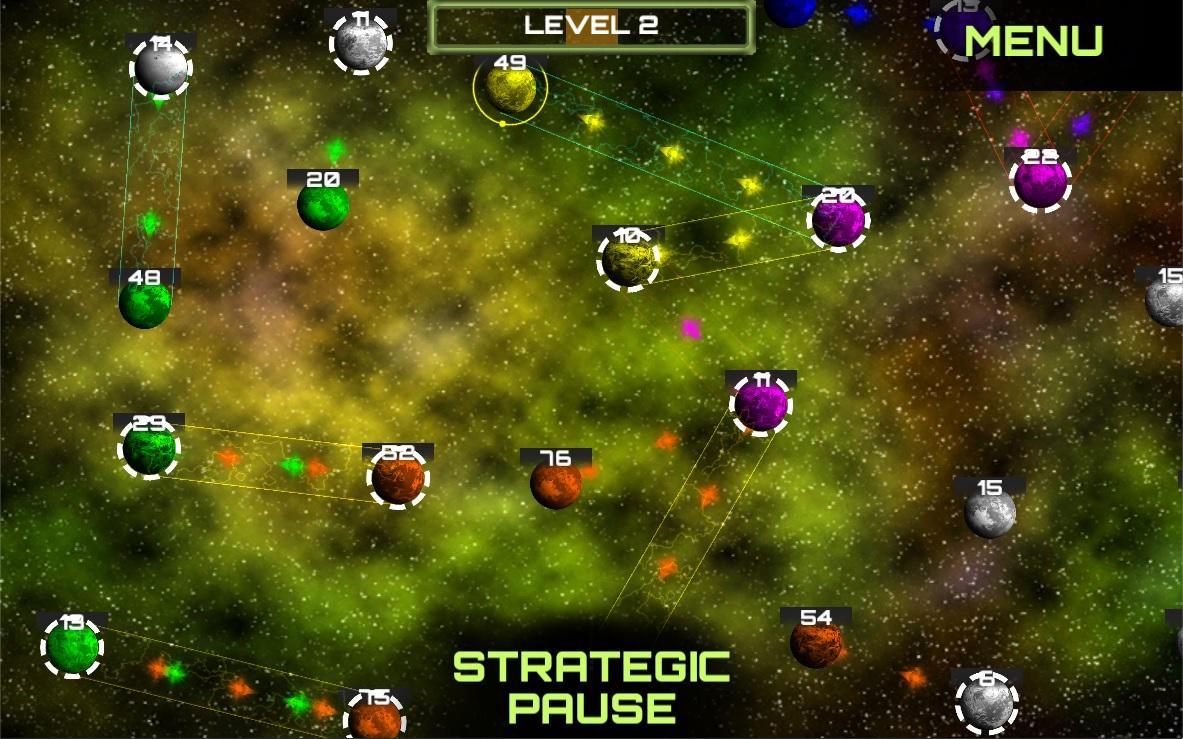Select the green planet showing 29
The width and height of the screenshot is (1183, 739).
(149, 449)
